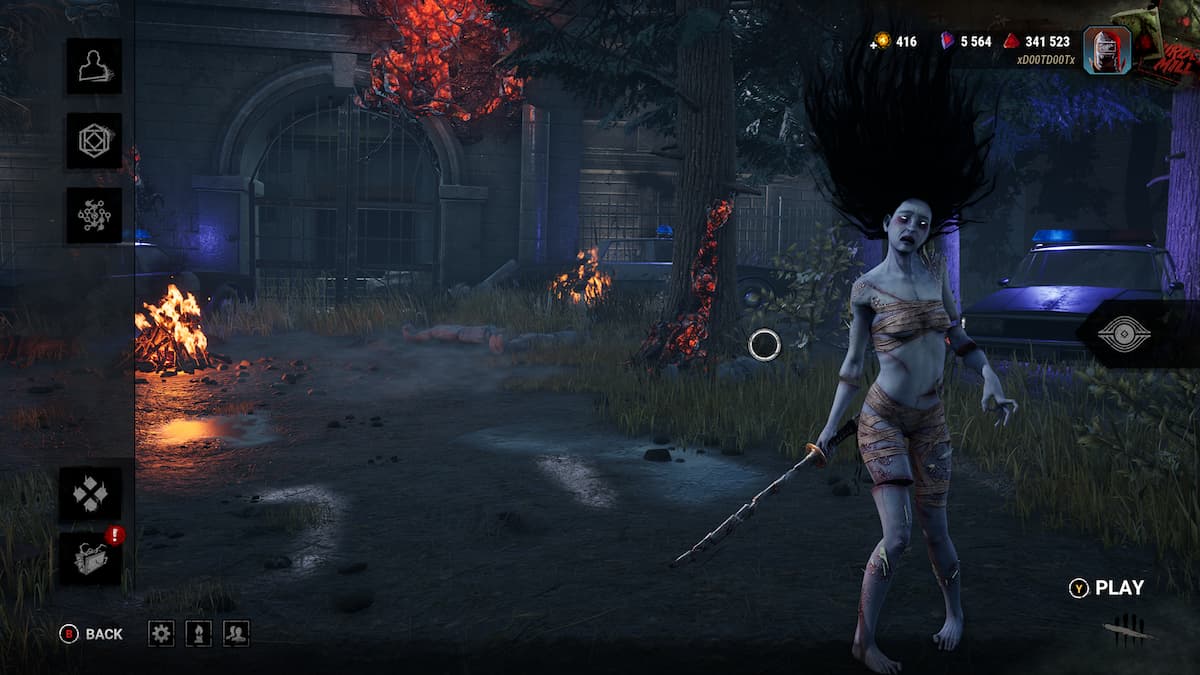Open the event banner in the corner
This screenshot has height=675, width=1200.
[x=1167, y=40]
